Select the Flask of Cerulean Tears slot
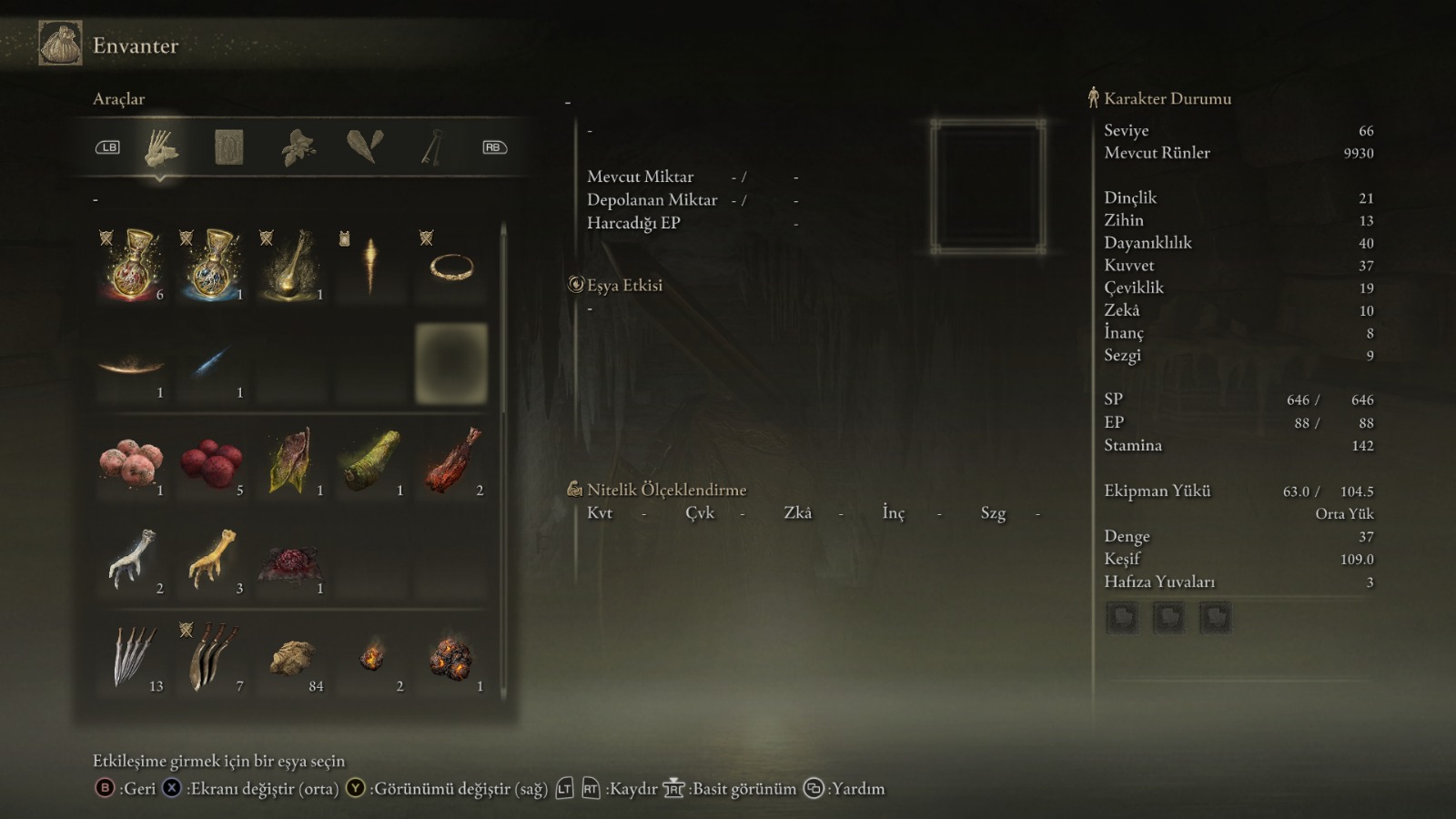This screenshot has width=1456, height=819. click(x=212, y=265)
